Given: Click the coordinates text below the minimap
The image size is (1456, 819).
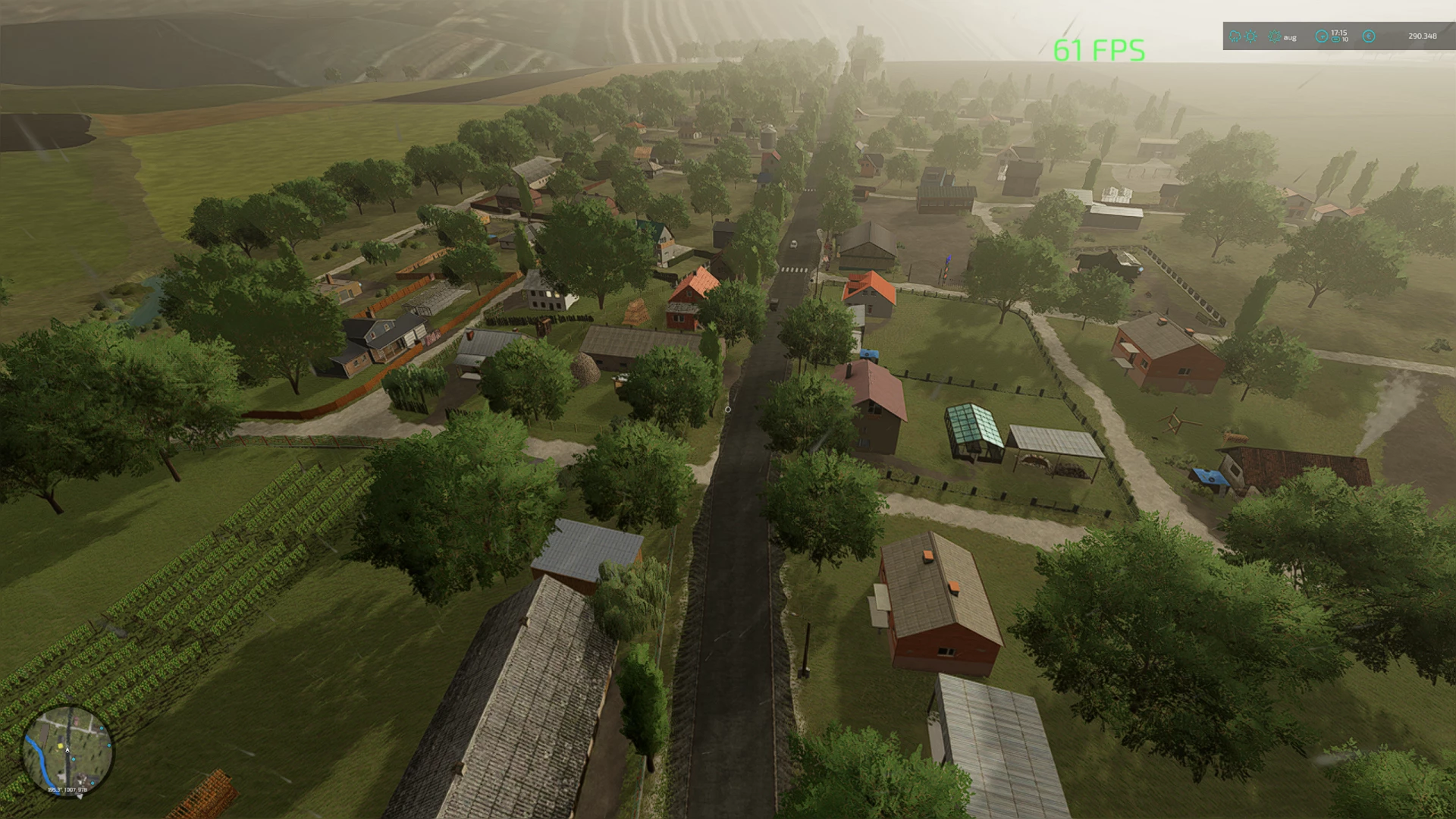Looking at the screenshot, I should tap(67, 789).
